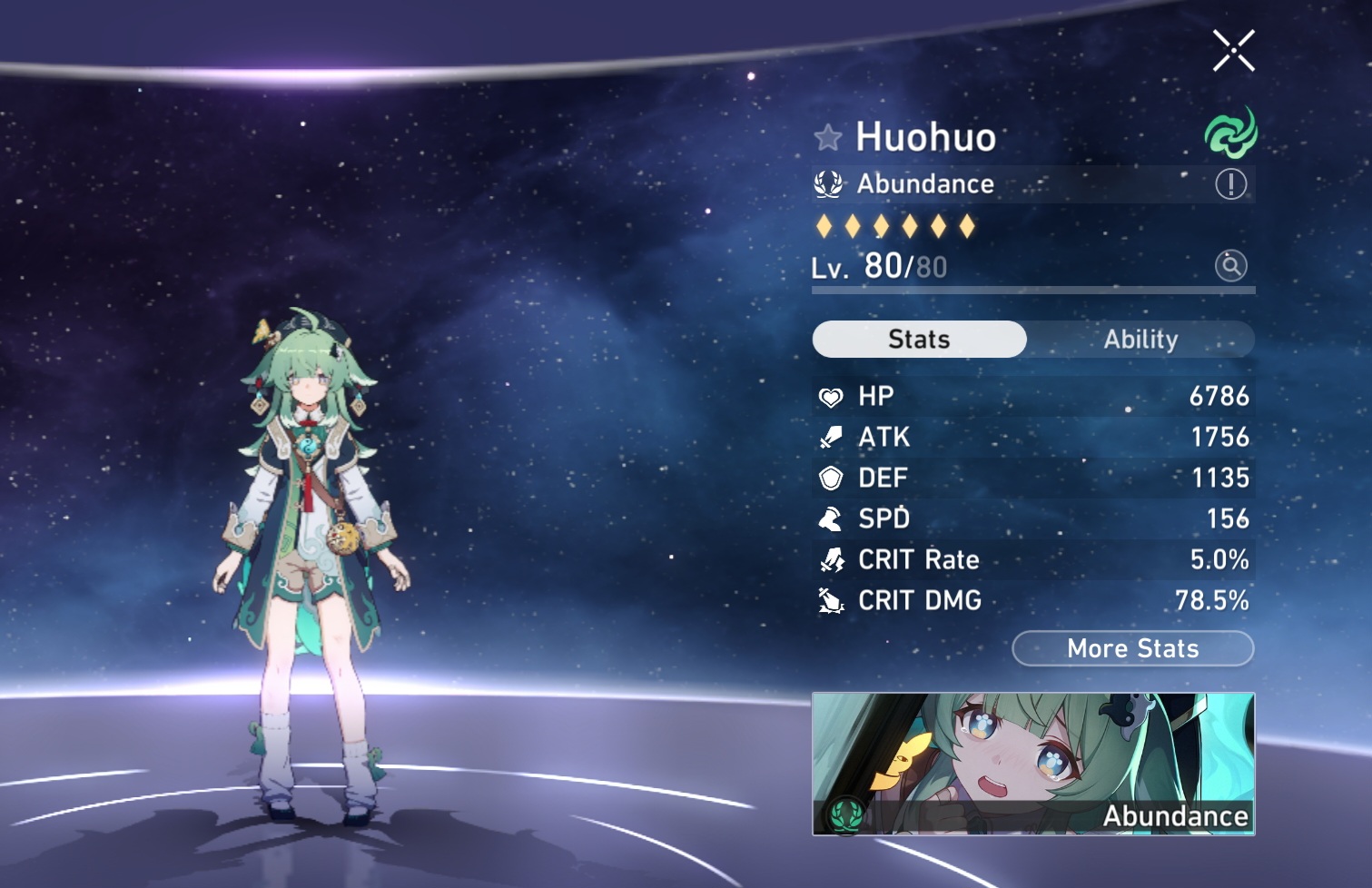The image size is (1372, 888).
Task: Toggle the favorite star beside Huohuo
Action: point(827,138)
